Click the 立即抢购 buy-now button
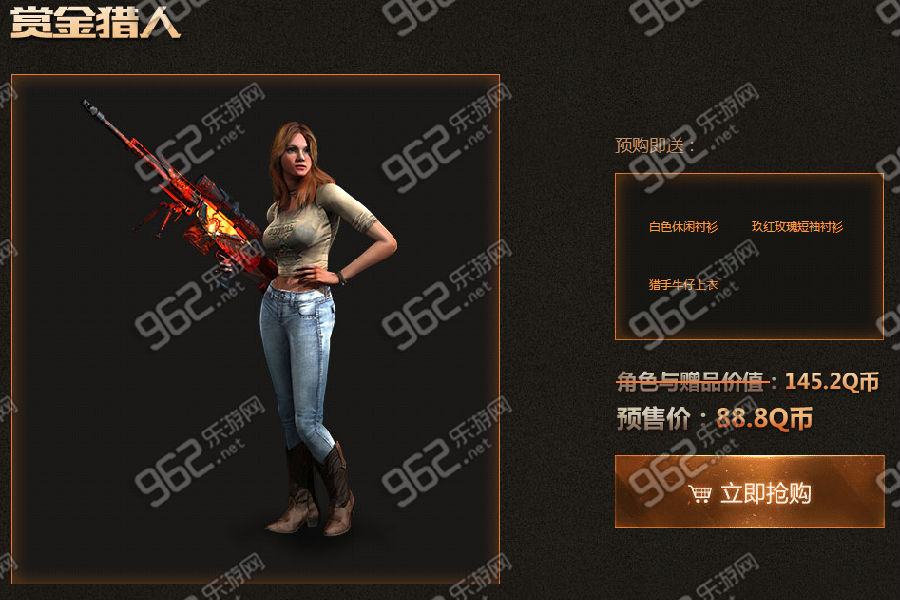The width and height of the screenshot is (900, 600). 749,492
